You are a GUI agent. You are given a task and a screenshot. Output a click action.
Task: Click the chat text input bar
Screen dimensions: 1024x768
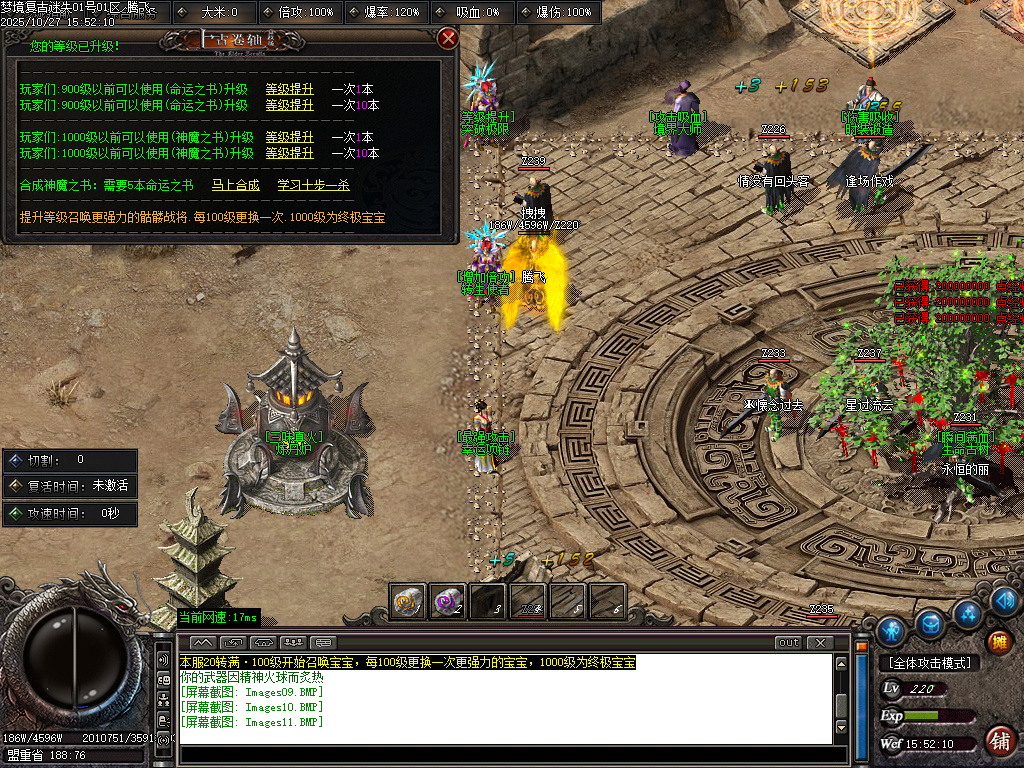point(505,754)
